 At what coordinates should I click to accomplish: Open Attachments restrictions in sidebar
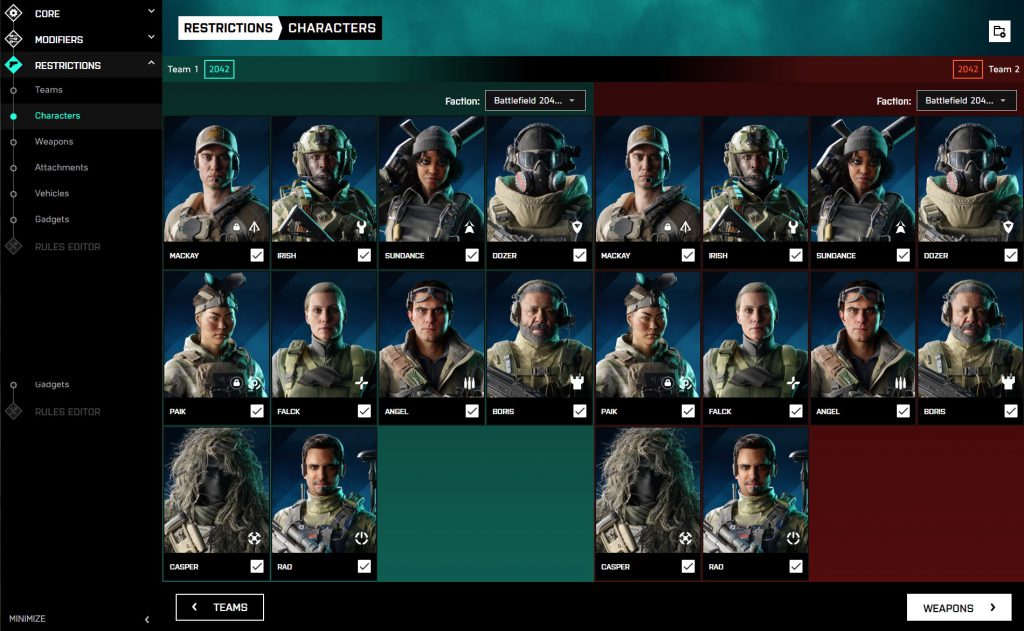pos(61,167)
